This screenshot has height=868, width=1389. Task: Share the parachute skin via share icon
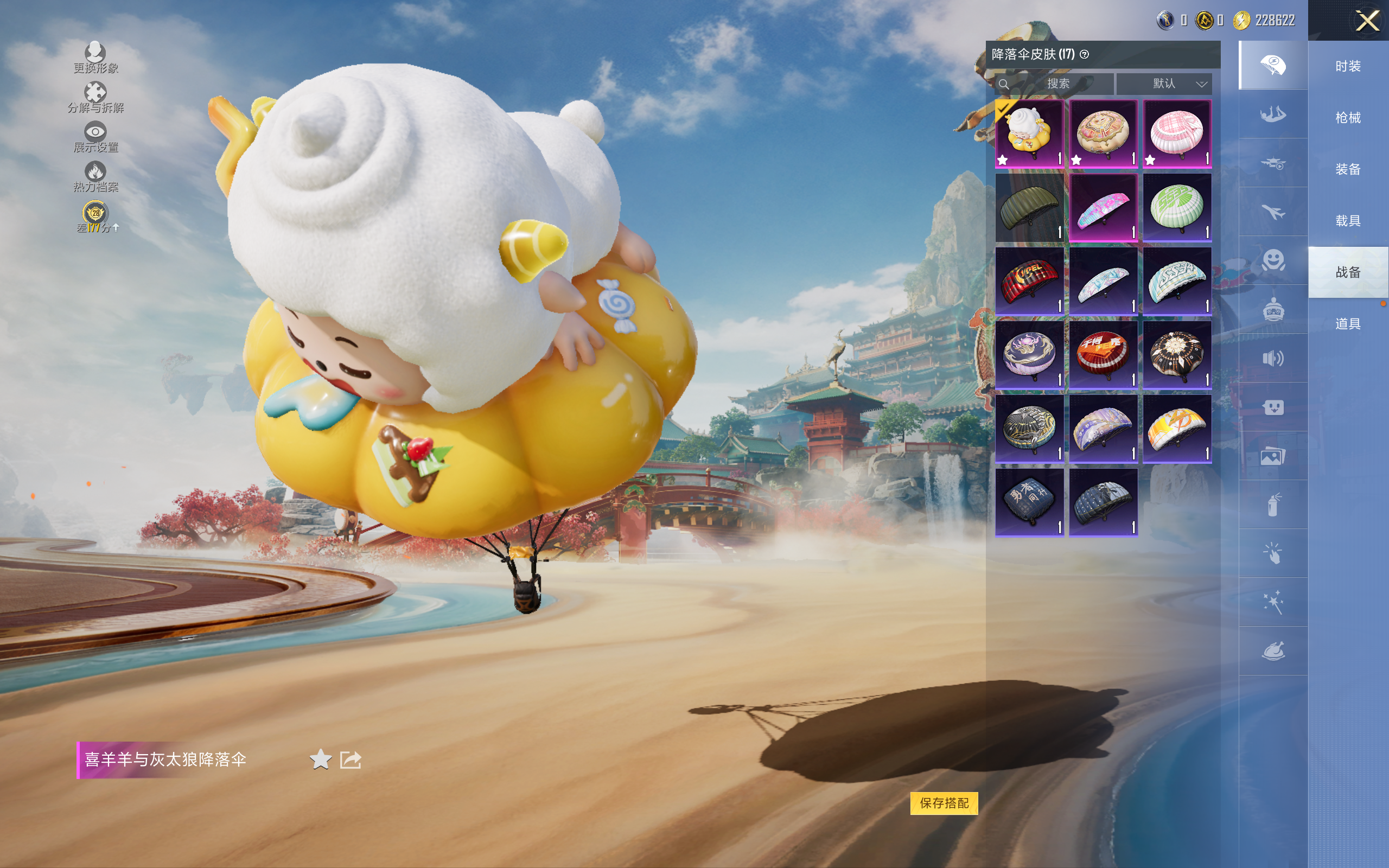[x=351, y=759]
